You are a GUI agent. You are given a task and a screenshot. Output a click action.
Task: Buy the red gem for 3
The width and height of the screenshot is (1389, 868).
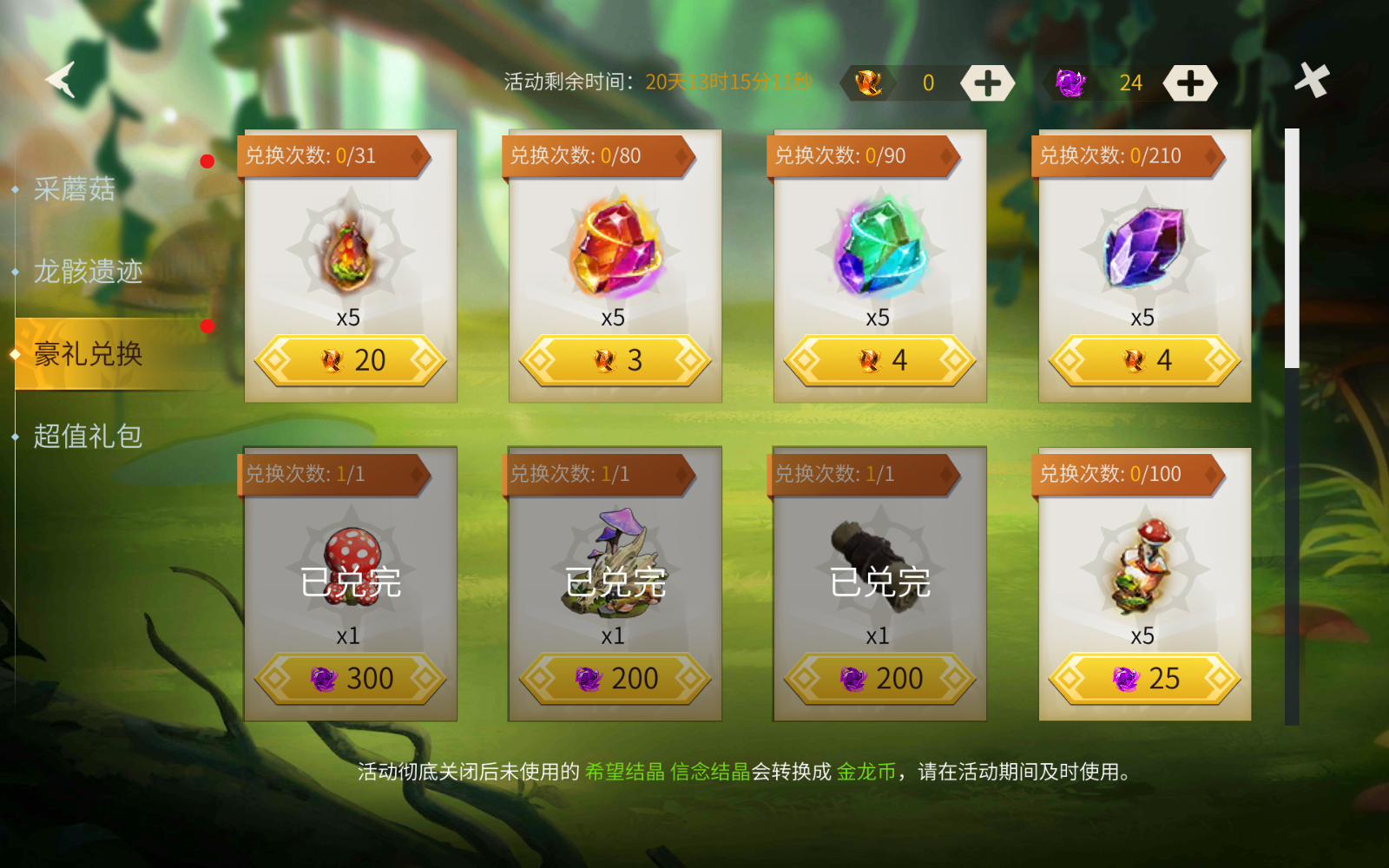point(616,360)
